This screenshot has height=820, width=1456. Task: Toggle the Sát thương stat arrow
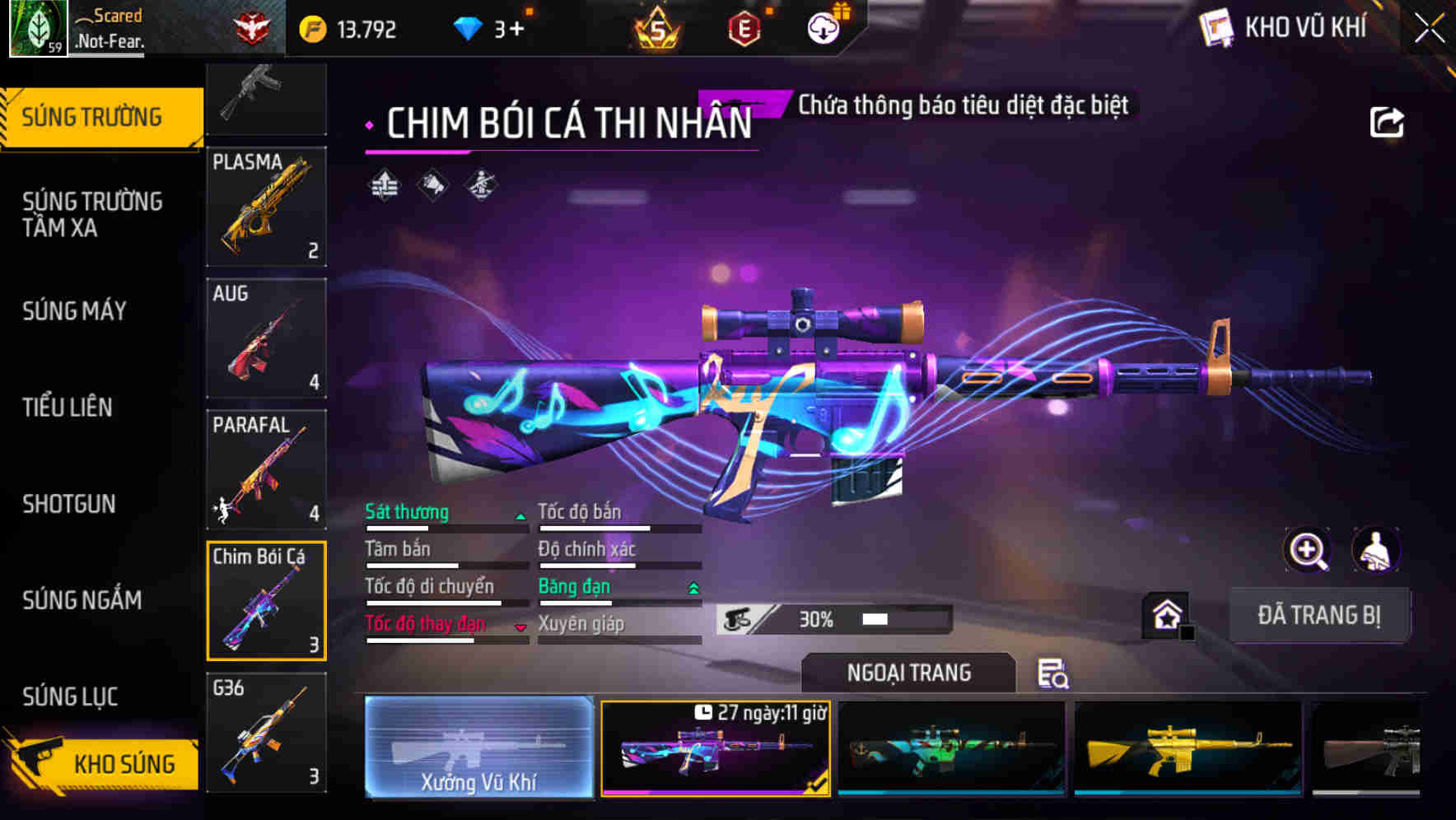point(520,515)
